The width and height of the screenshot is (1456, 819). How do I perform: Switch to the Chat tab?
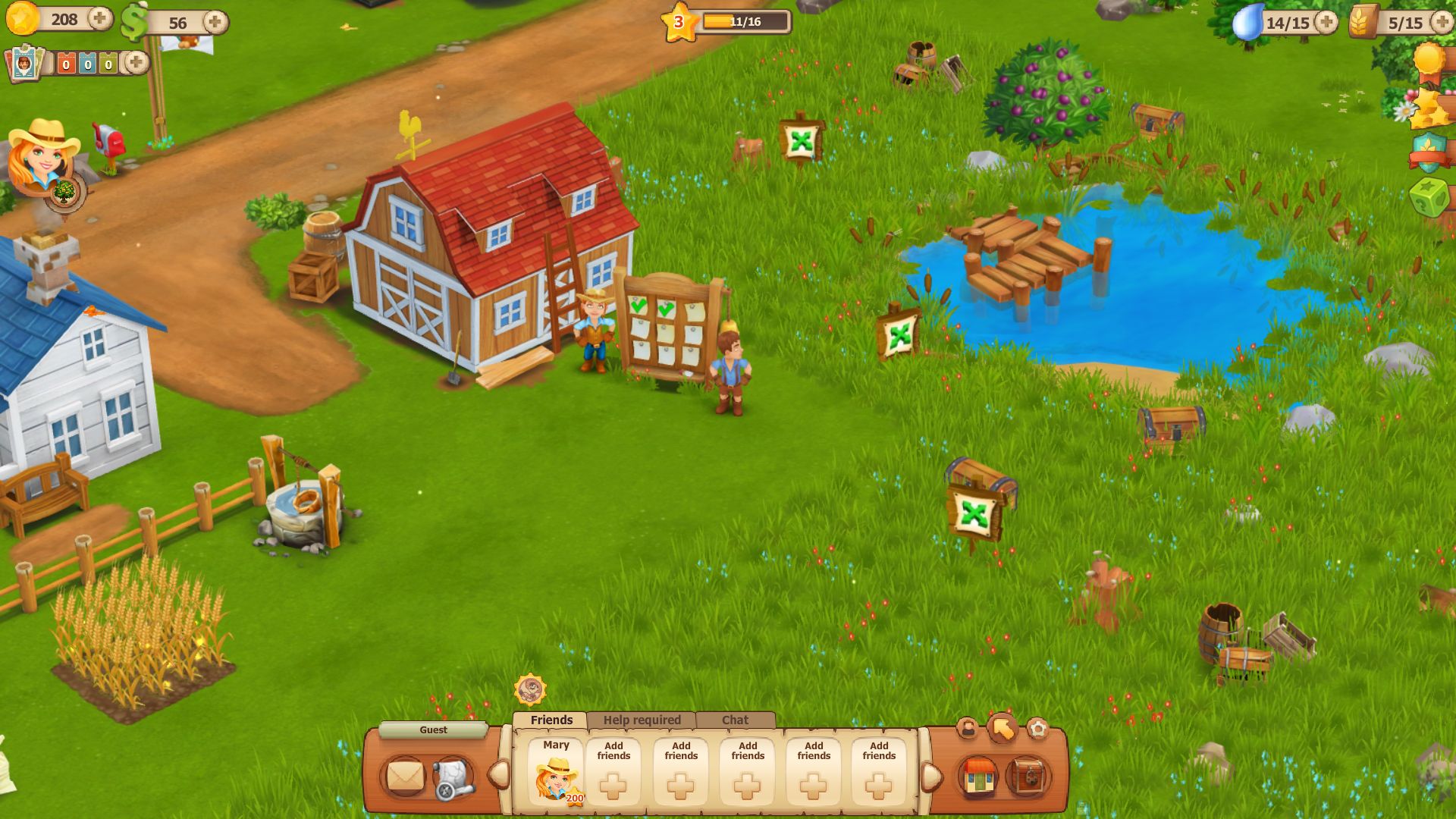click(x=735, y=720)
